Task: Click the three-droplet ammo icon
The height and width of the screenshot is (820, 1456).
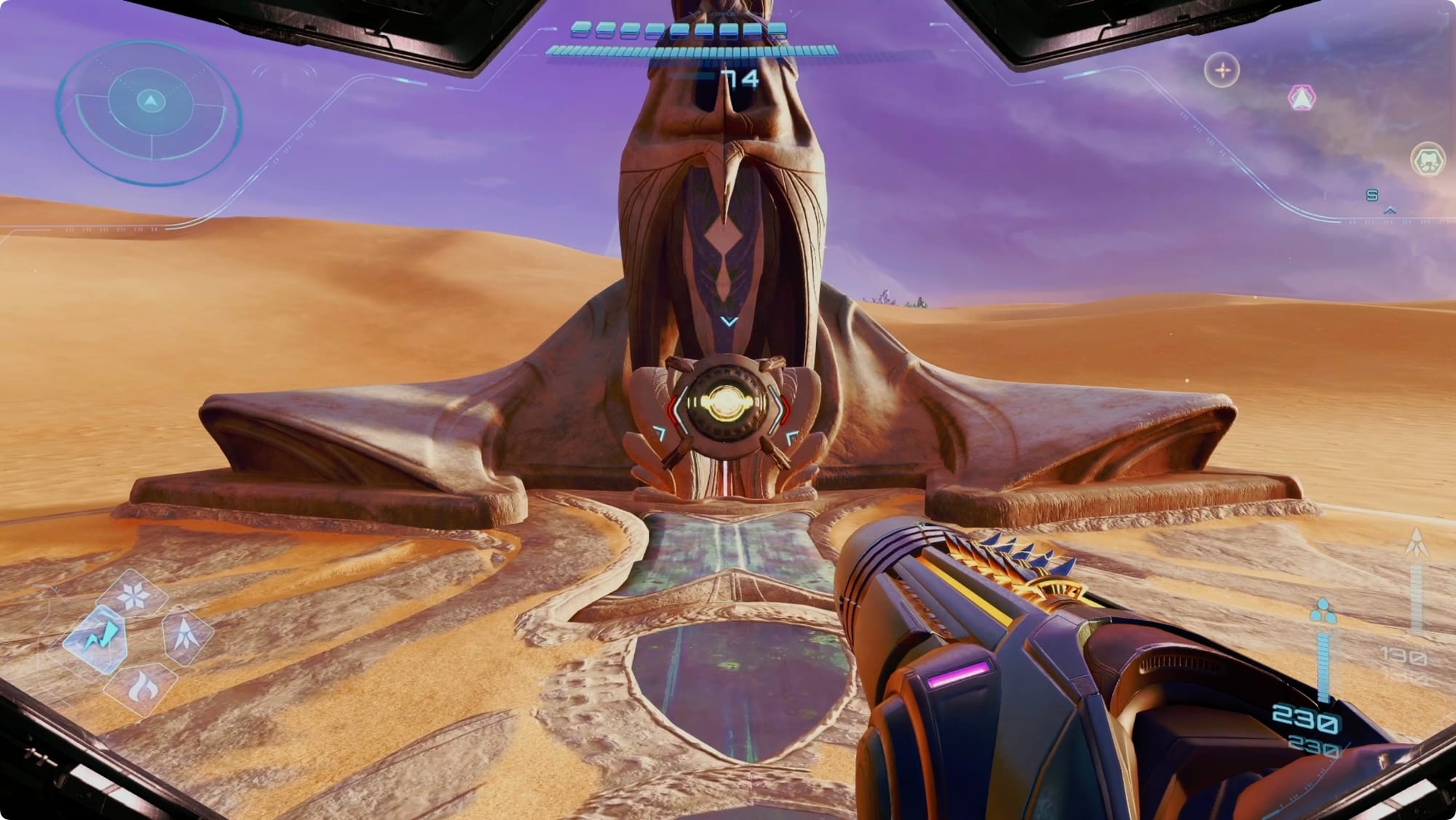Action: tap(1323, 611)
